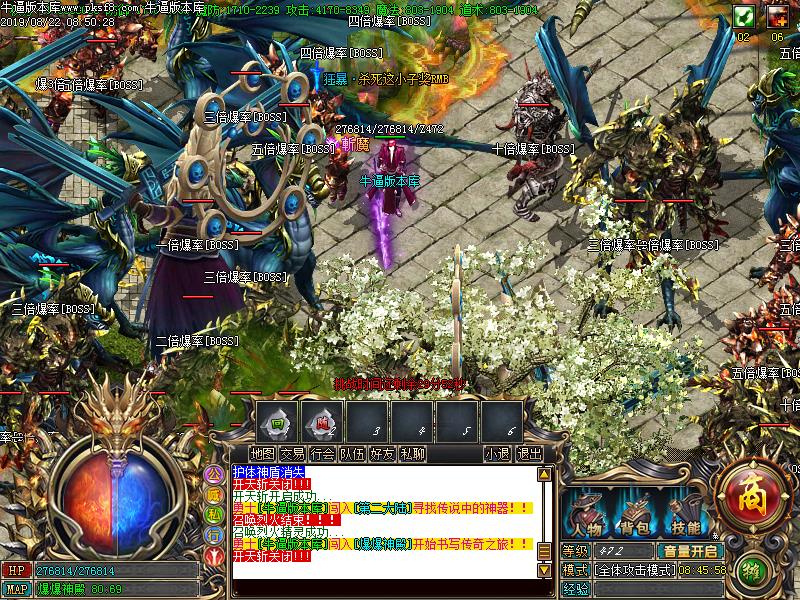
Task: Click the 私聊 private chat button
Action: click(412, 453)
